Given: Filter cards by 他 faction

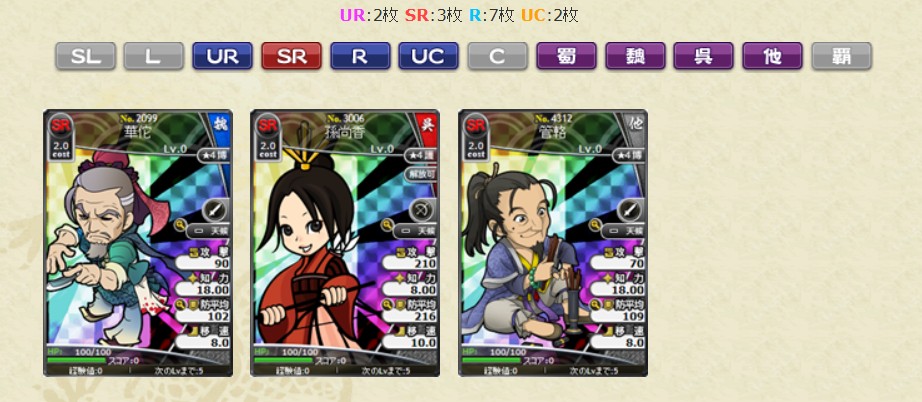Looking at the screenshot, I should coord(772,56).
